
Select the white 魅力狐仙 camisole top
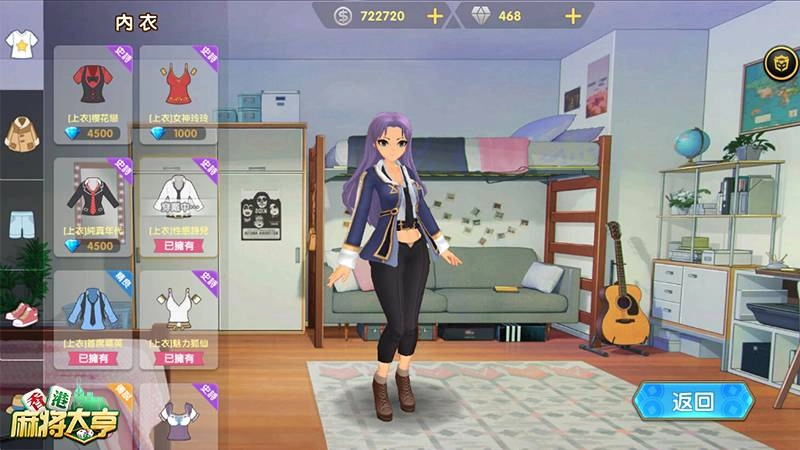[179, 312]
